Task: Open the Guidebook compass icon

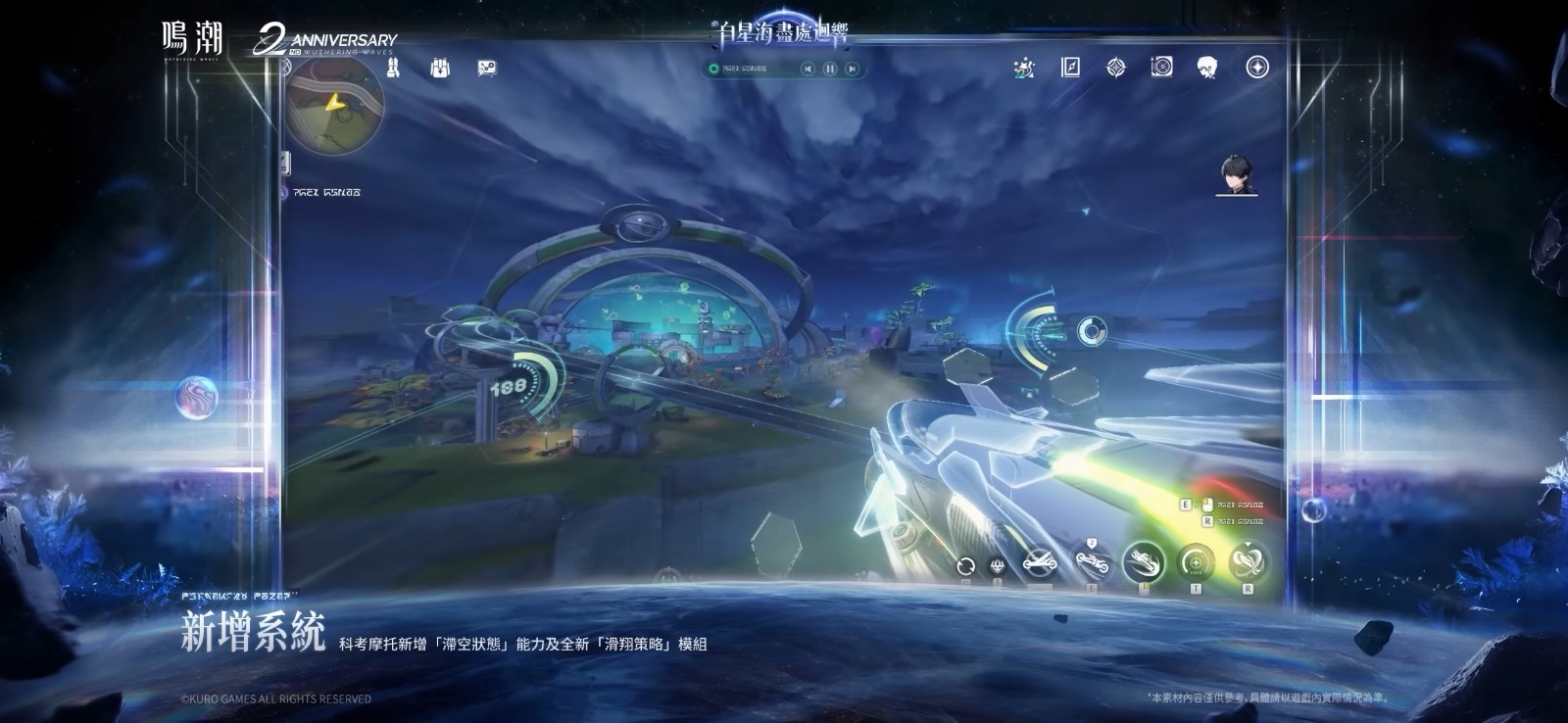Action: [1070, 69]
